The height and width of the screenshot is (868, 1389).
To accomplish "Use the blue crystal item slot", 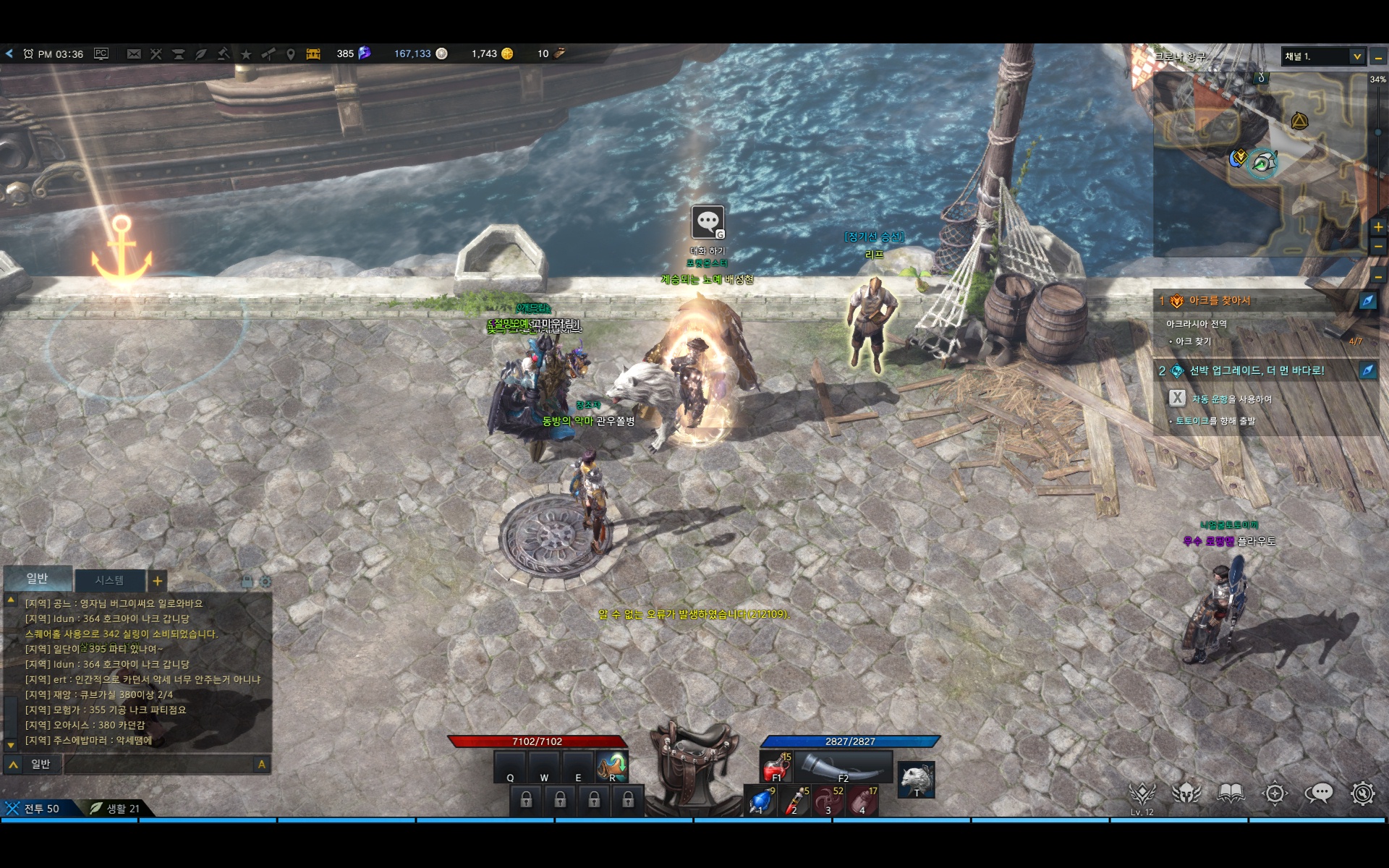I will click(x=760, y=801).
